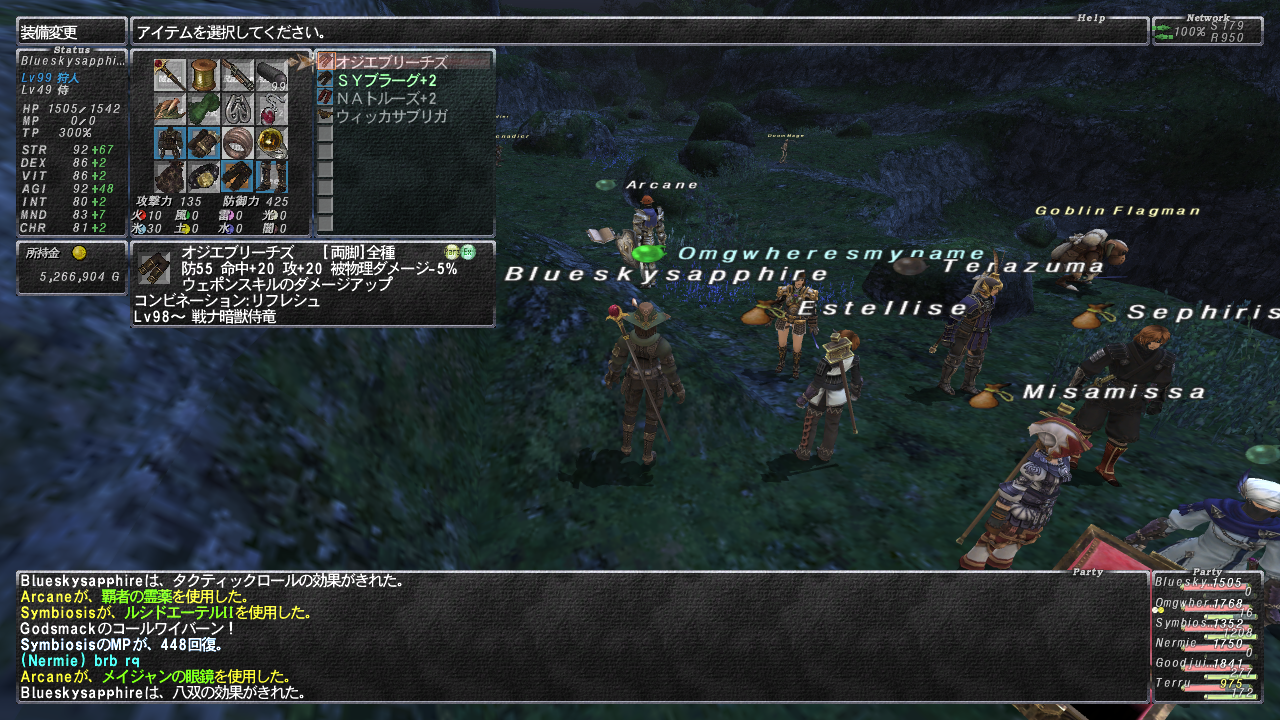
Task: Open the gold-buckle belt waist slot
Action: pyautogui.click(x=204, y=177)
